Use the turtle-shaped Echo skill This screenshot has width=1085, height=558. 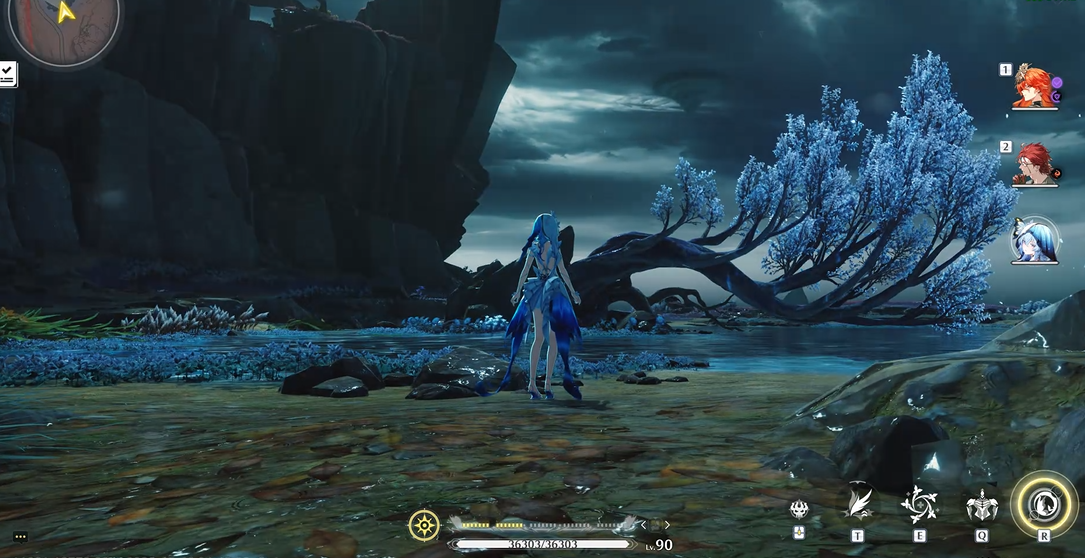[x=981, y=505]
